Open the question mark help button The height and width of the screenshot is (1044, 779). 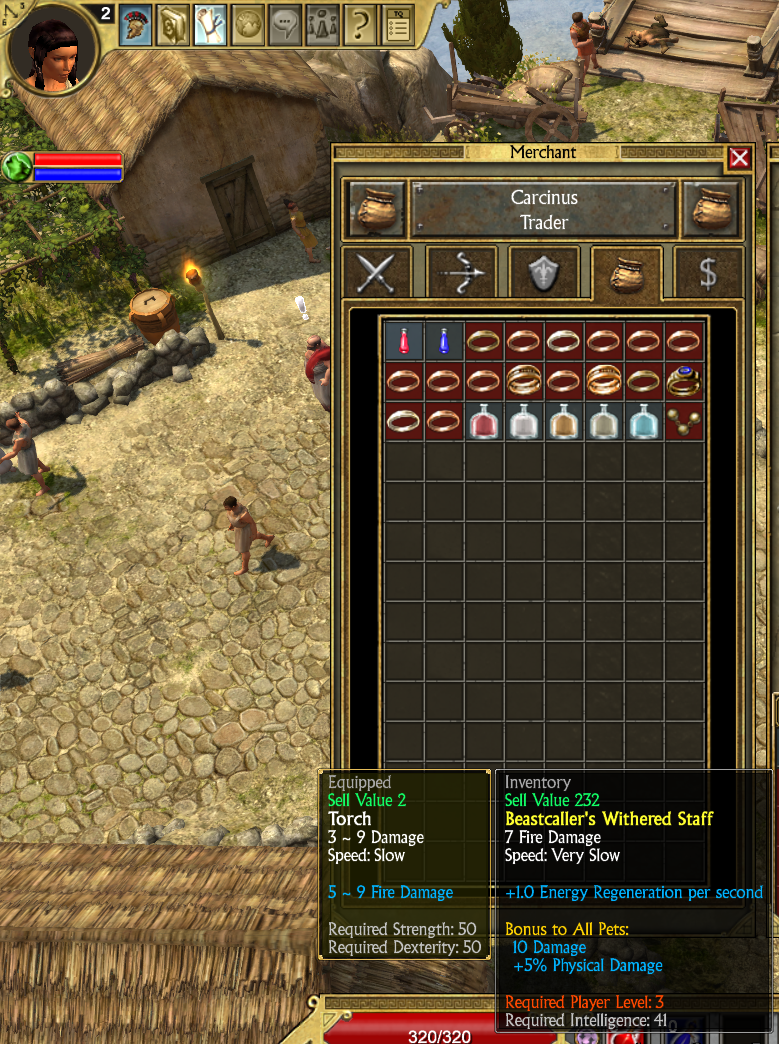pos(360,25)
